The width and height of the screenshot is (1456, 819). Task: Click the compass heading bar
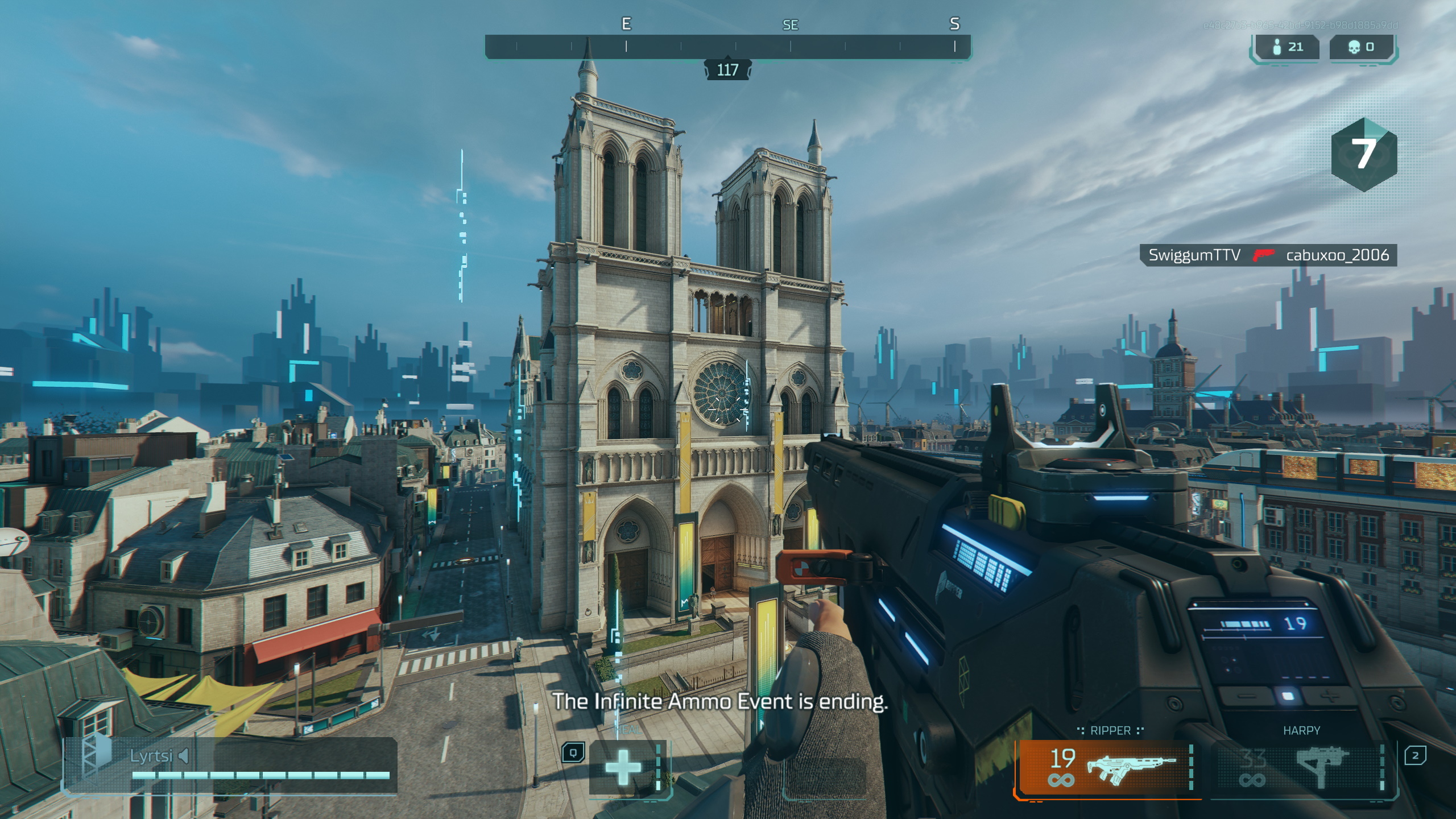point(727,47)
